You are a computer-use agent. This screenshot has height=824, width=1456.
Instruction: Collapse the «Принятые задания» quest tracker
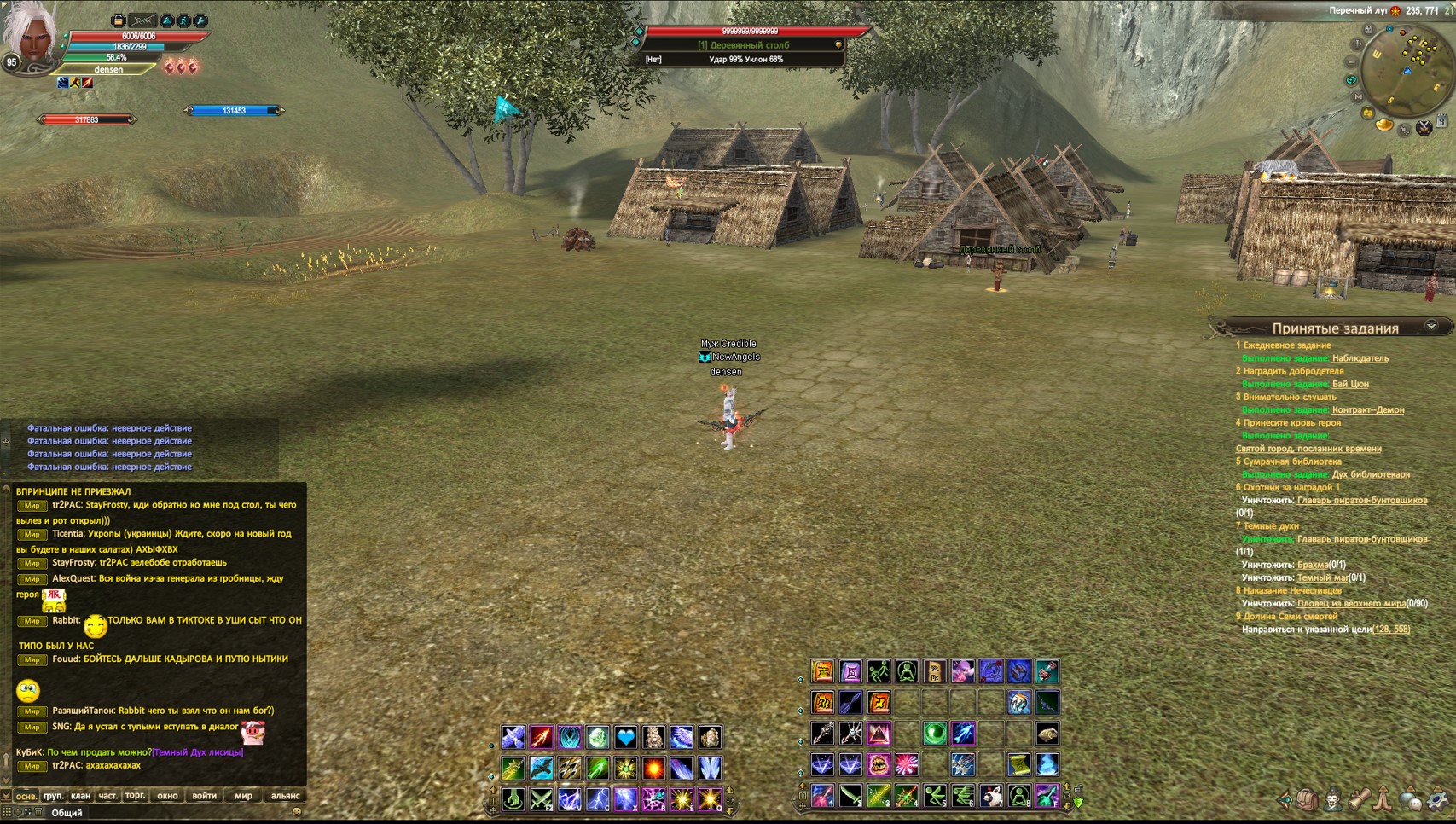click(1431, 327)
